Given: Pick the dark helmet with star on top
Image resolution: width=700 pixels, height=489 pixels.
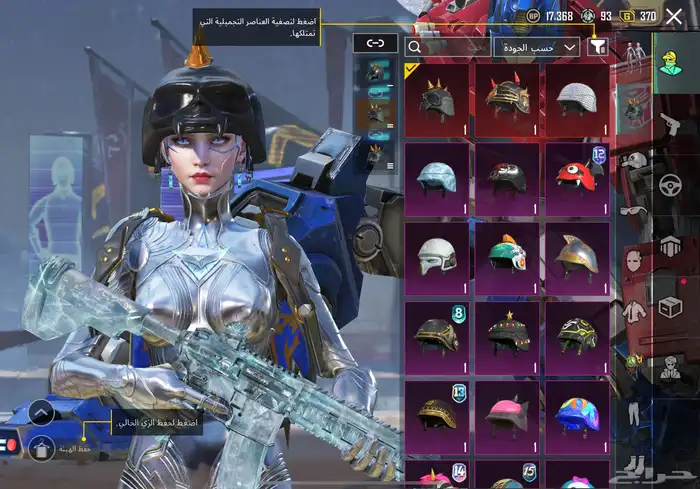Looking at the screenshot, I should 507,335.
